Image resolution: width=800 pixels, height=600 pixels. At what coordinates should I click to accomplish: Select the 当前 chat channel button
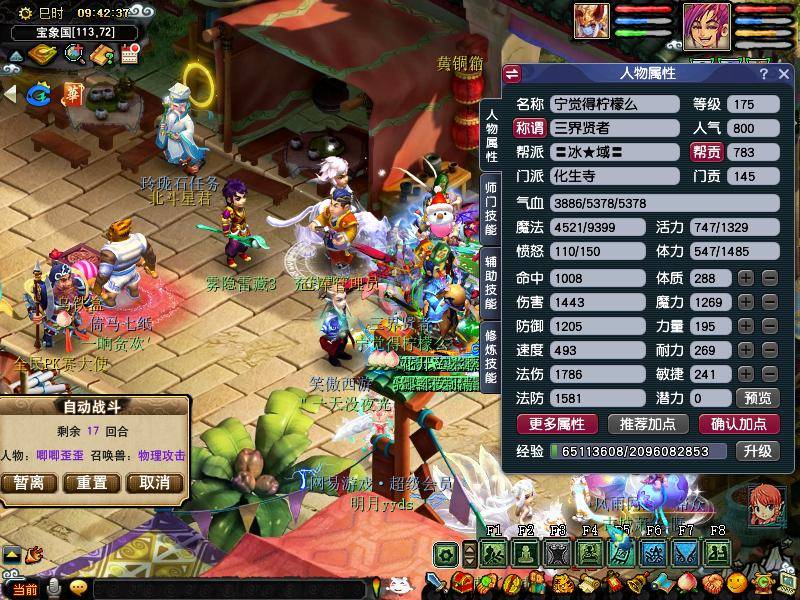coord(24,589)
